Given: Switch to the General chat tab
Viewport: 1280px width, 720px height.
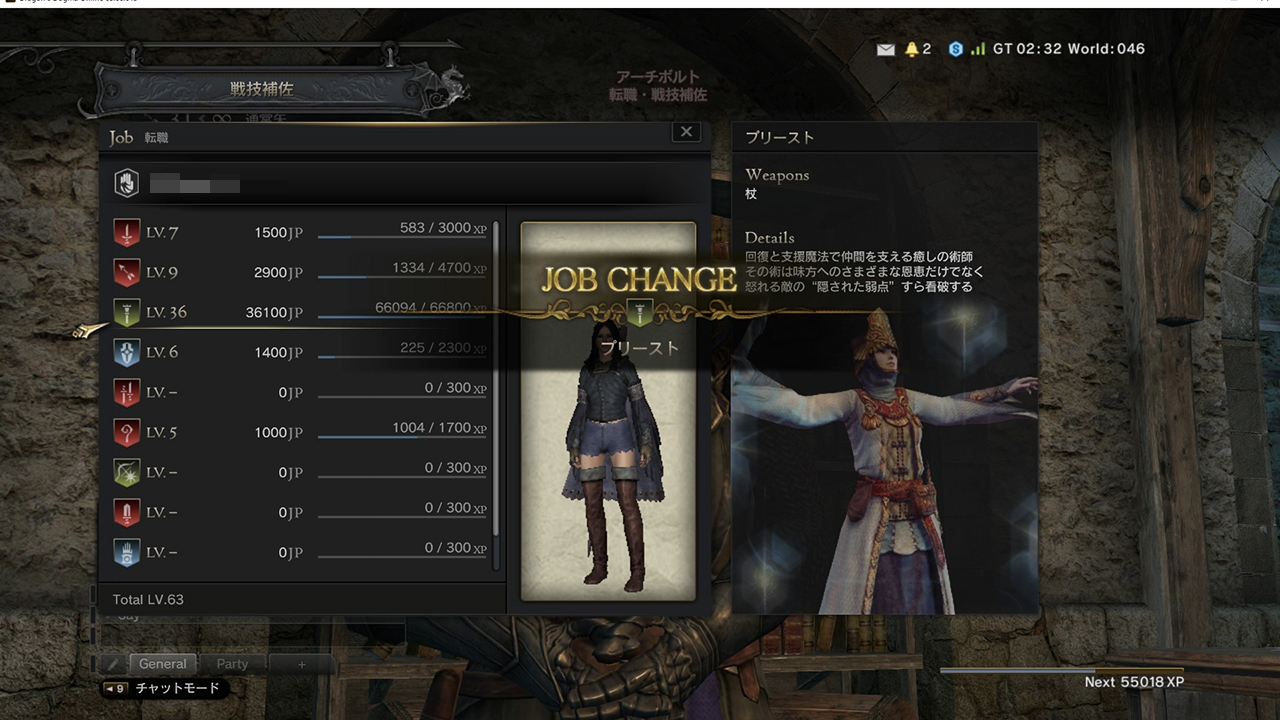Looking at the screenshot, I should [x=162, y=664].
